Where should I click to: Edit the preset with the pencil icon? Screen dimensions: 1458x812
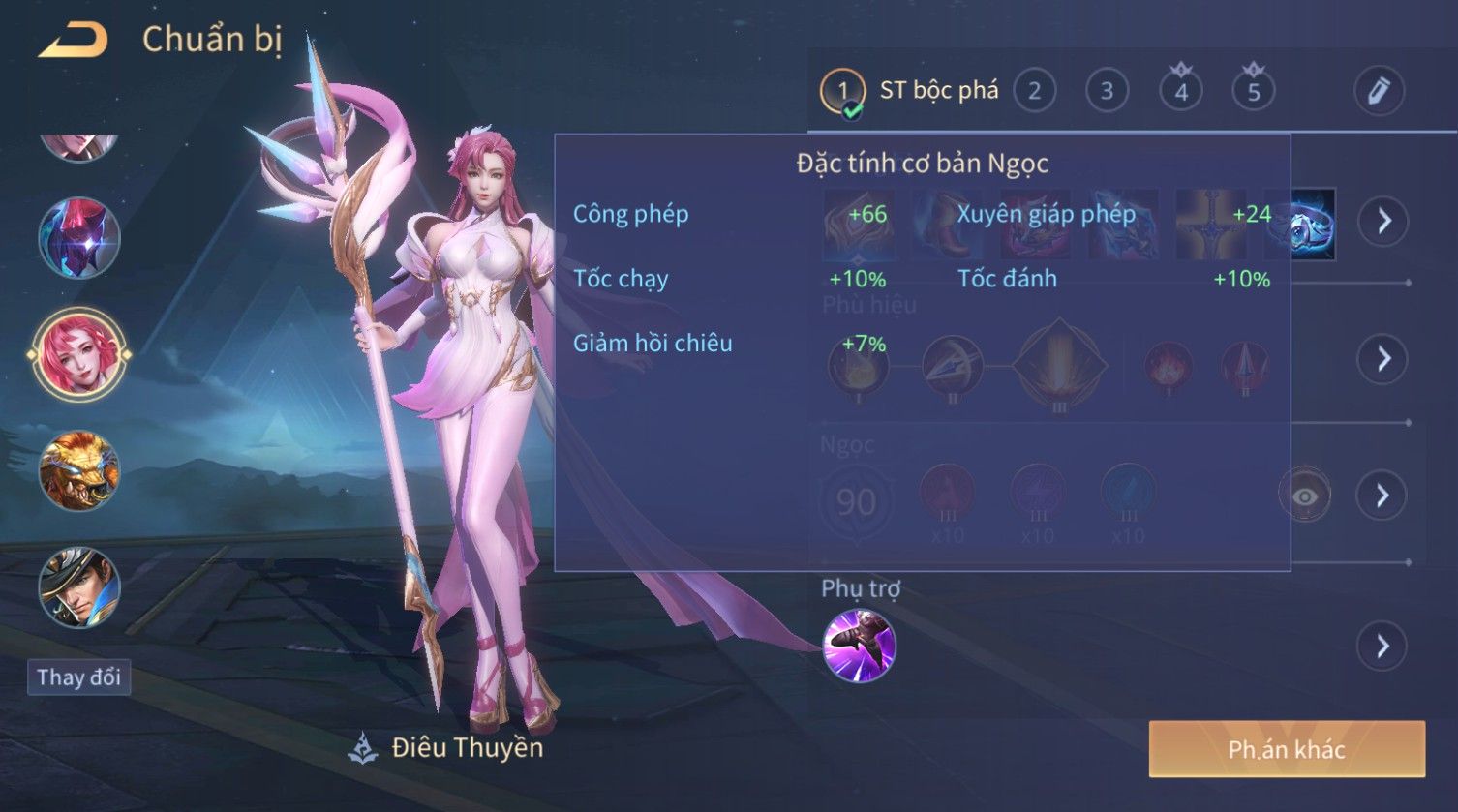[1379, 91]
